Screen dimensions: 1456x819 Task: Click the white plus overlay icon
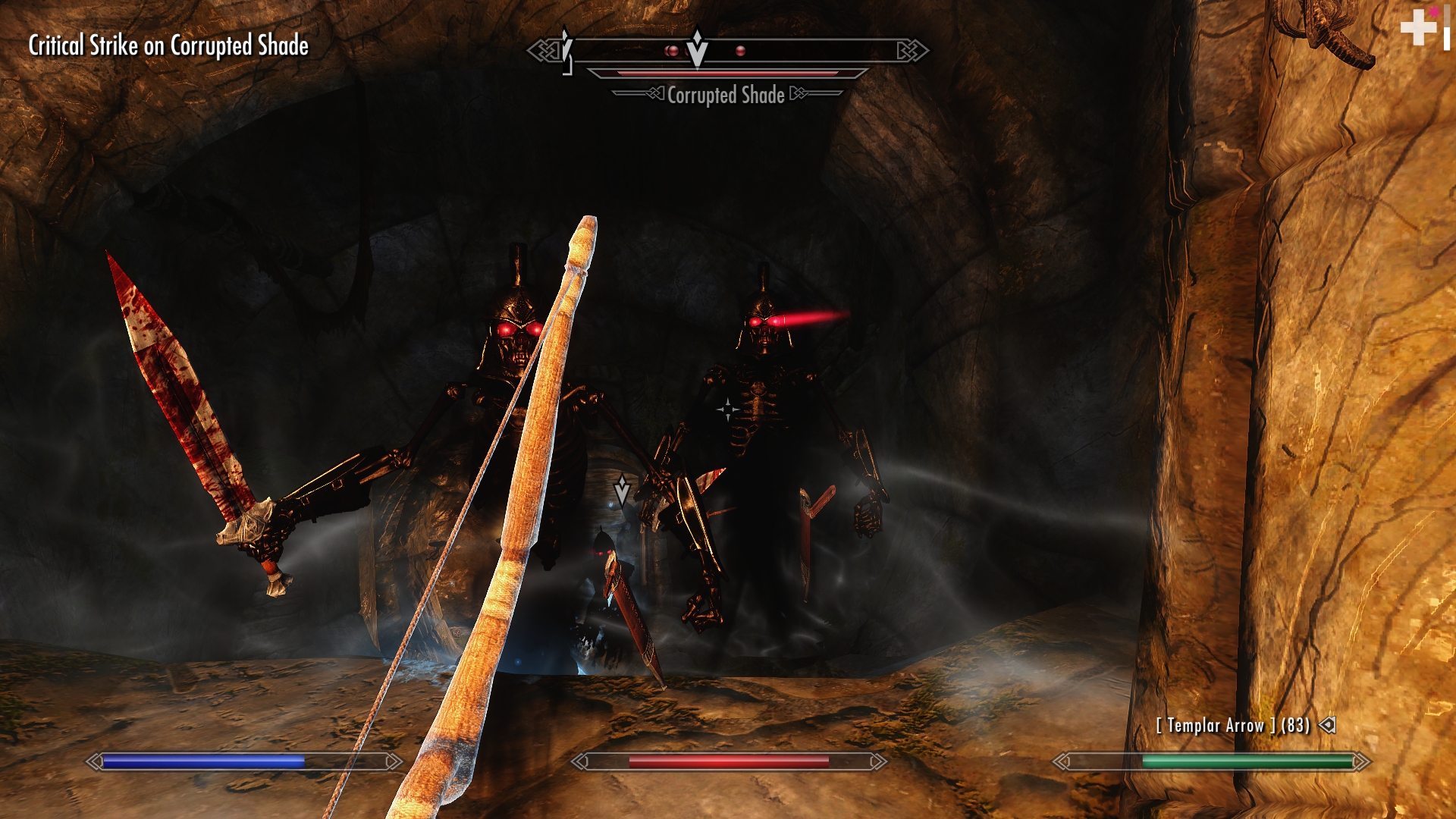[1418, 28]
